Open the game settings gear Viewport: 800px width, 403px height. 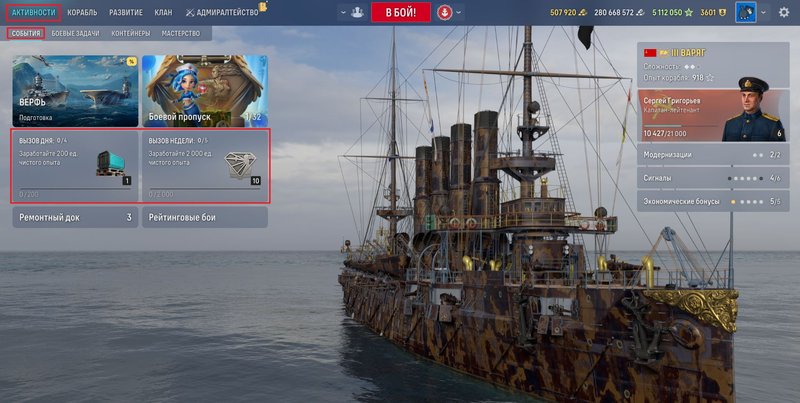pyautogui.click(x=783, y=12)
